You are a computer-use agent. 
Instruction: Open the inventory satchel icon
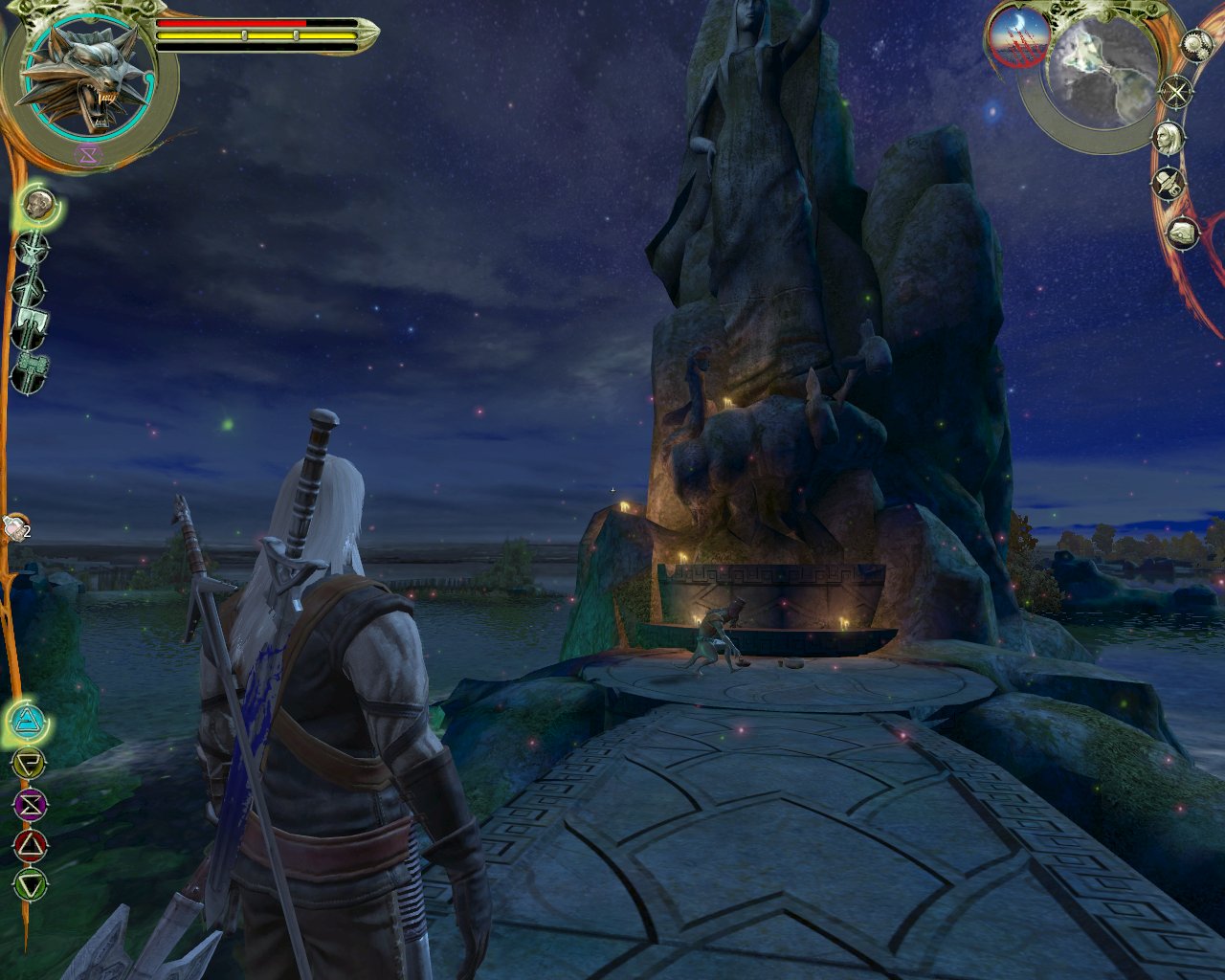pyautogui.click(x=1183, y=233)
